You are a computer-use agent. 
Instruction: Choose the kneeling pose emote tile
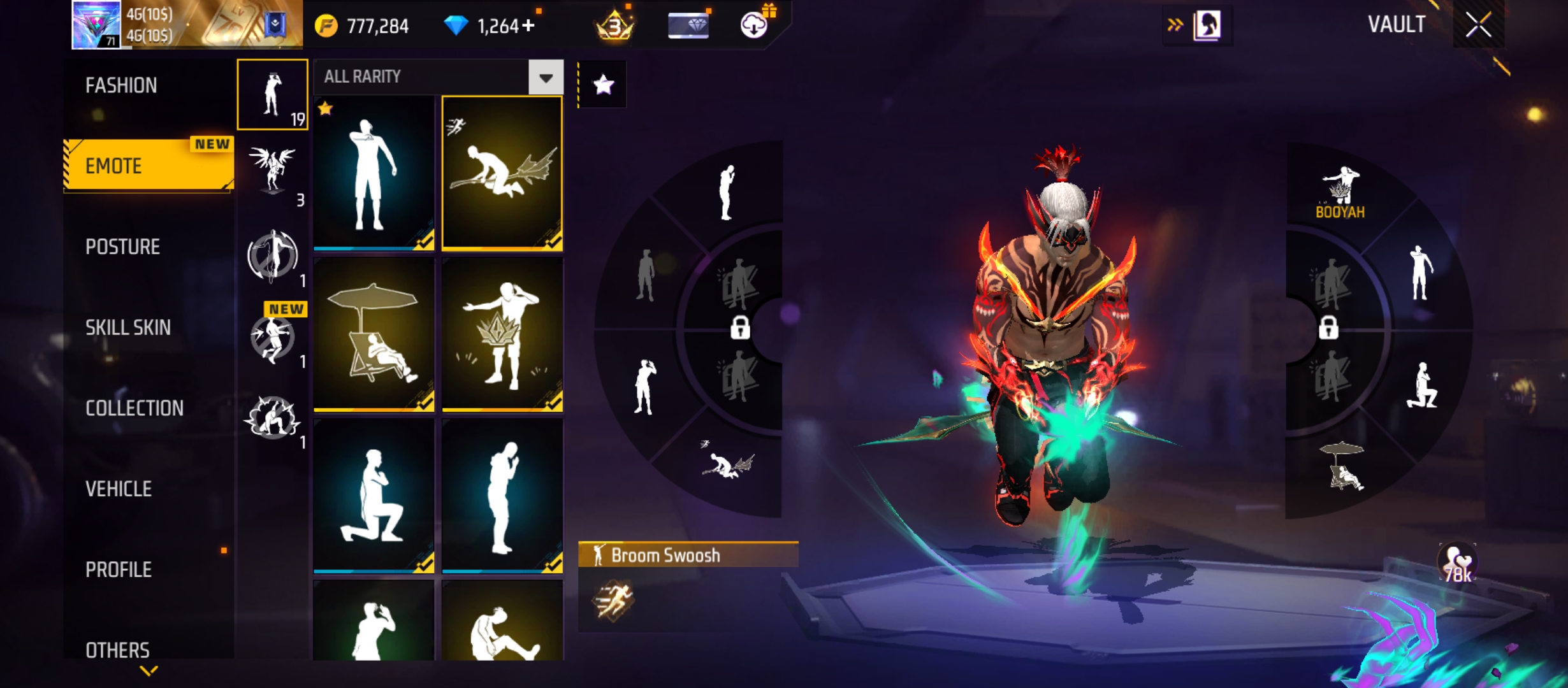(x=374, y=496)
